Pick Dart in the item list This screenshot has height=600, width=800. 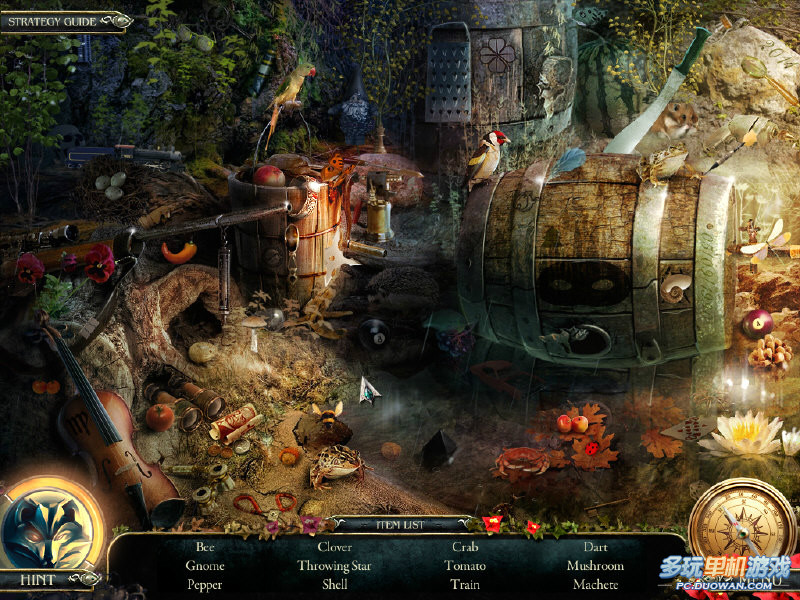click(595, 547)
